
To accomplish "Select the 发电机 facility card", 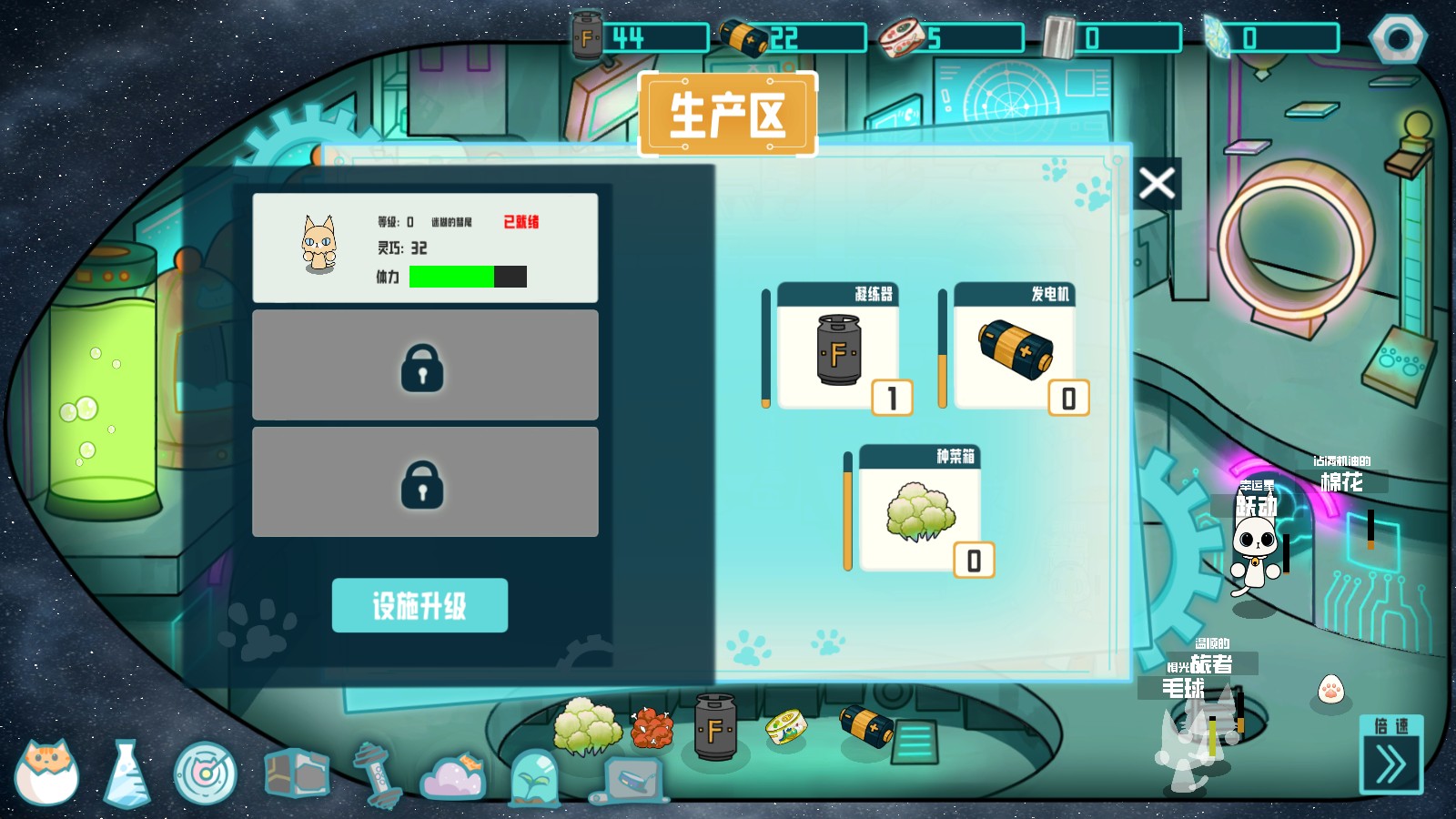I will click(x=1015, y=350).
